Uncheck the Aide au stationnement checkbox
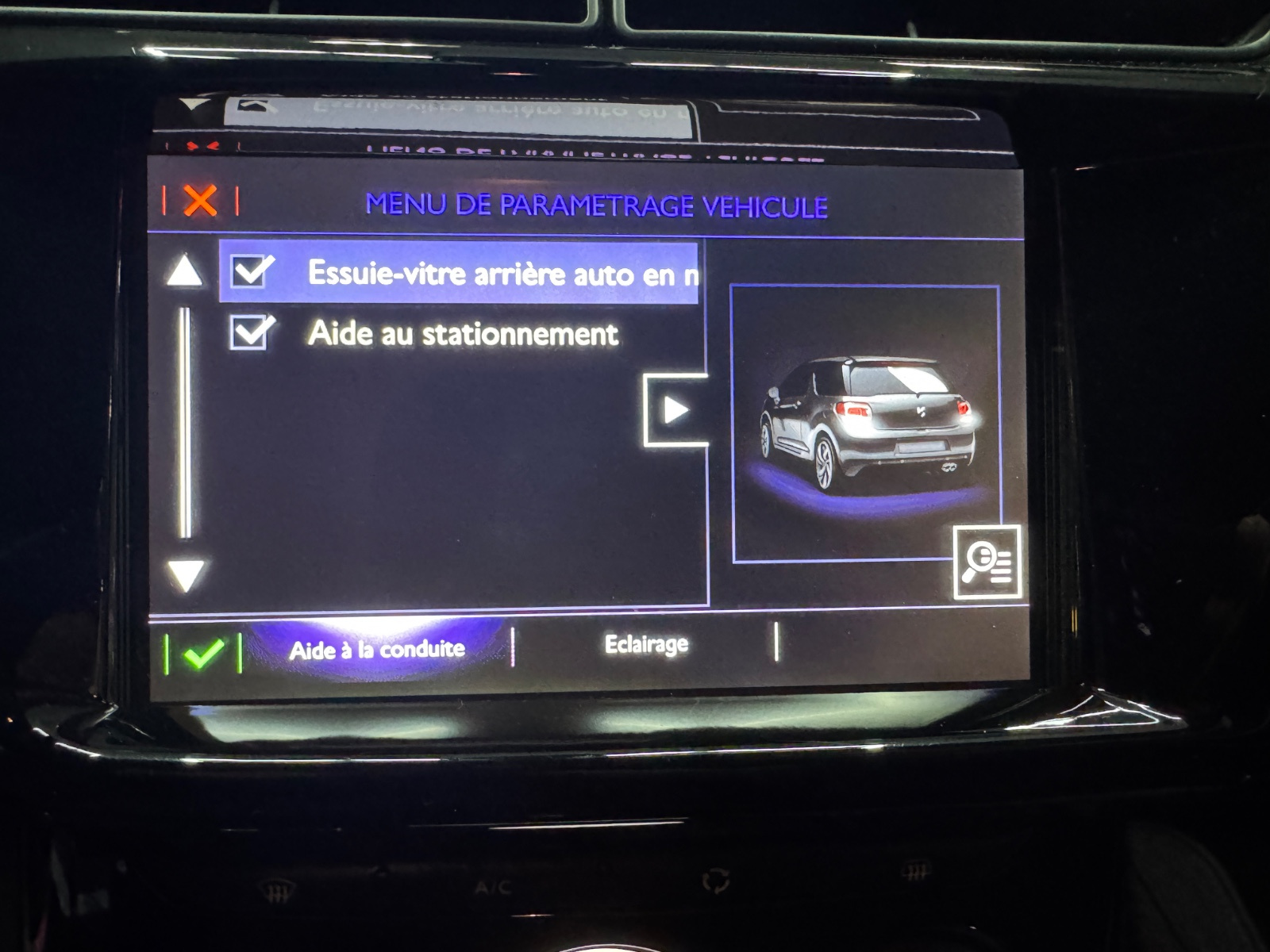 (x=251, y=332)
